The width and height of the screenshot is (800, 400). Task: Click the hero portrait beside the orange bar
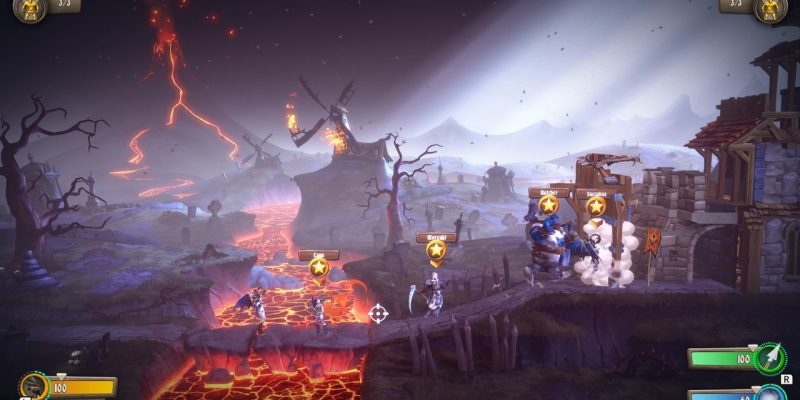click(x=33, y=386)
